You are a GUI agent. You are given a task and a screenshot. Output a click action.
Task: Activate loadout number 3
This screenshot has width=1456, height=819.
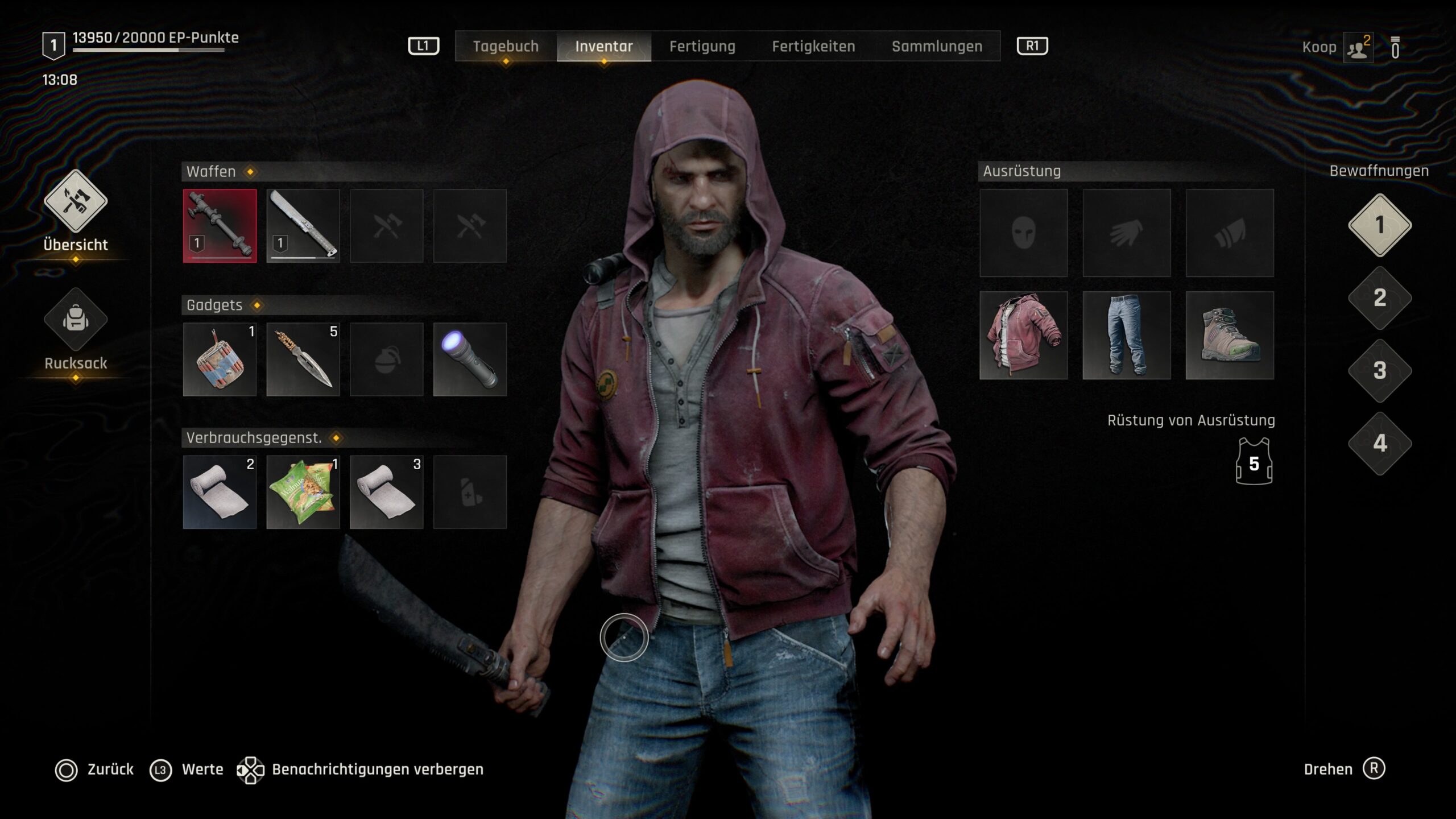click(x=1380, y=371)
